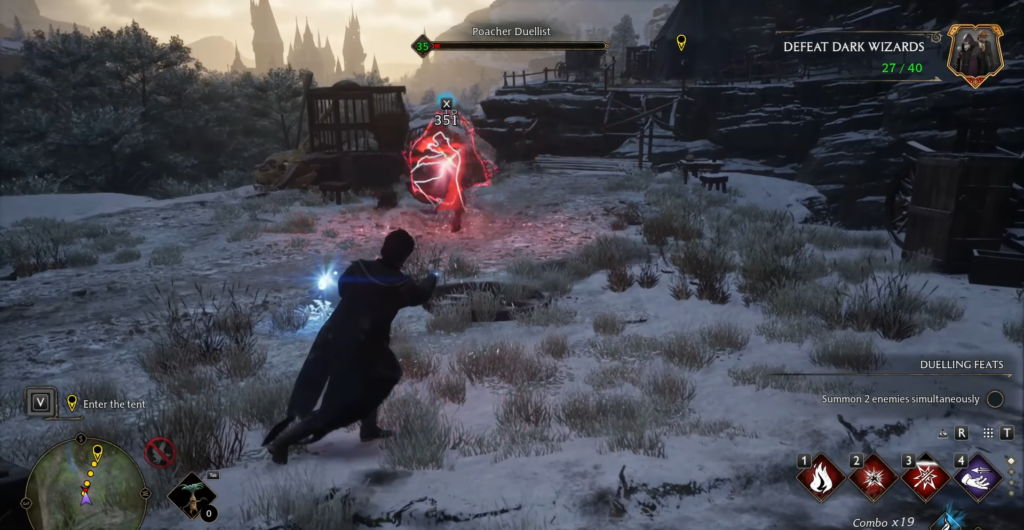This screenshot has height=530, width=1024.
Task: Select the crossed-out starburst spell in slot 3
Action: click(925, 476)
